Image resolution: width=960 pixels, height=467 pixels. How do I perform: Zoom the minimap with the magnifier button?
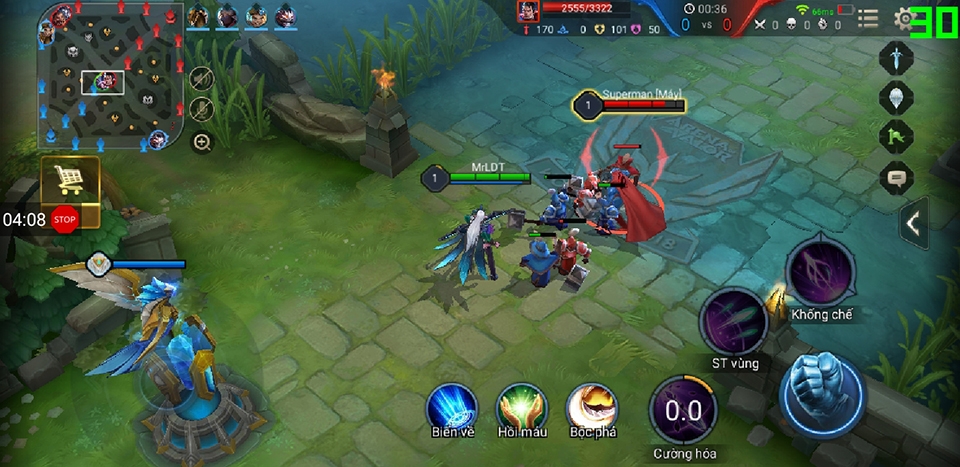pyautogui.click(x=202, y=143)
